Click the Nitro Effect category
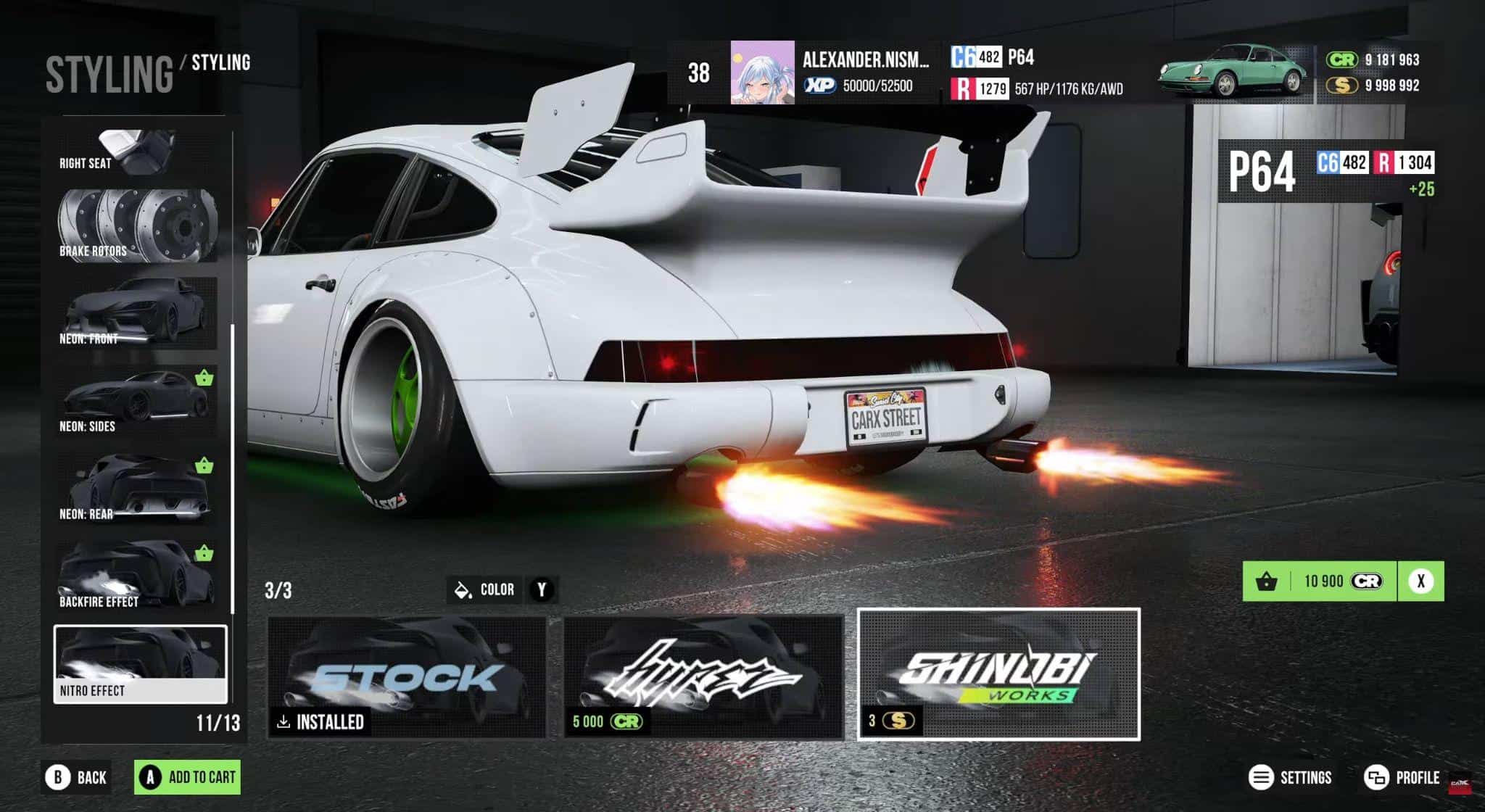 (x=140, y=664)
